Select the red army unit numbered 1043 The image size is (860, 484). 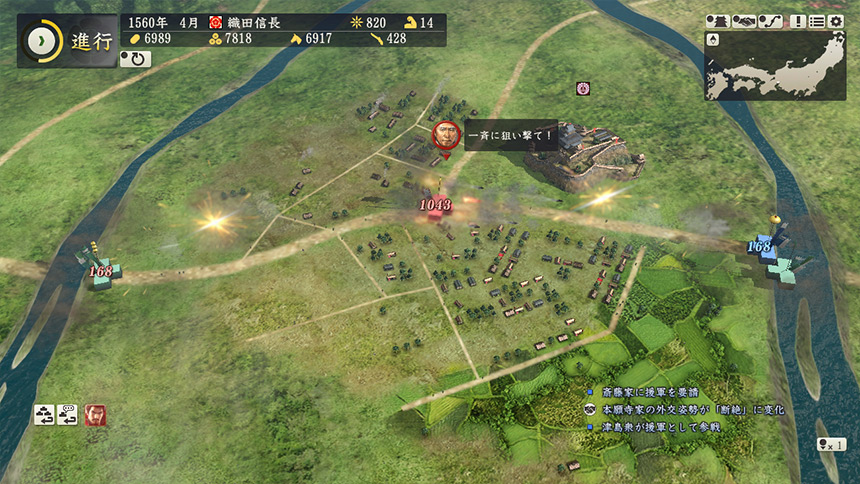(436, 207)
